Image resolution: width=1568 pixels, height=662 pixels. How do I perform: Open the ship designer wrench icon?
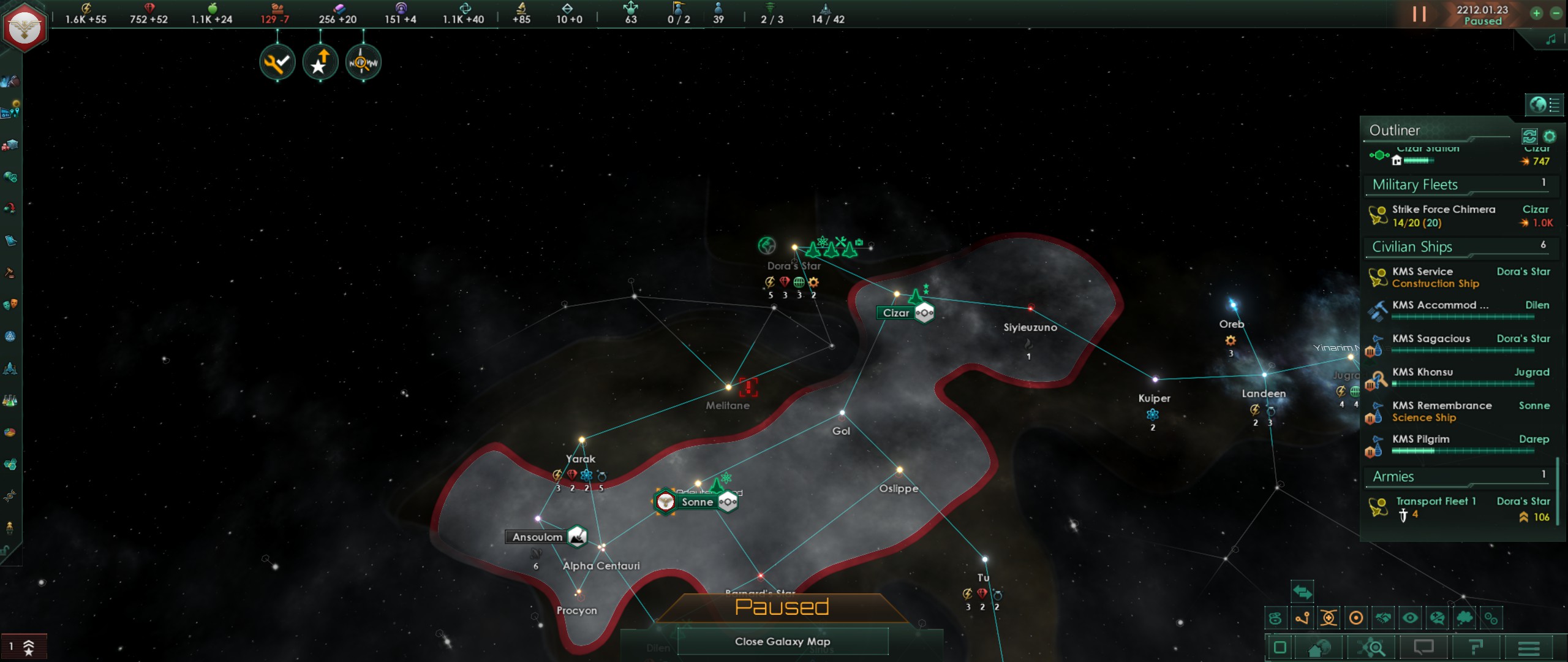coord(10,368)
